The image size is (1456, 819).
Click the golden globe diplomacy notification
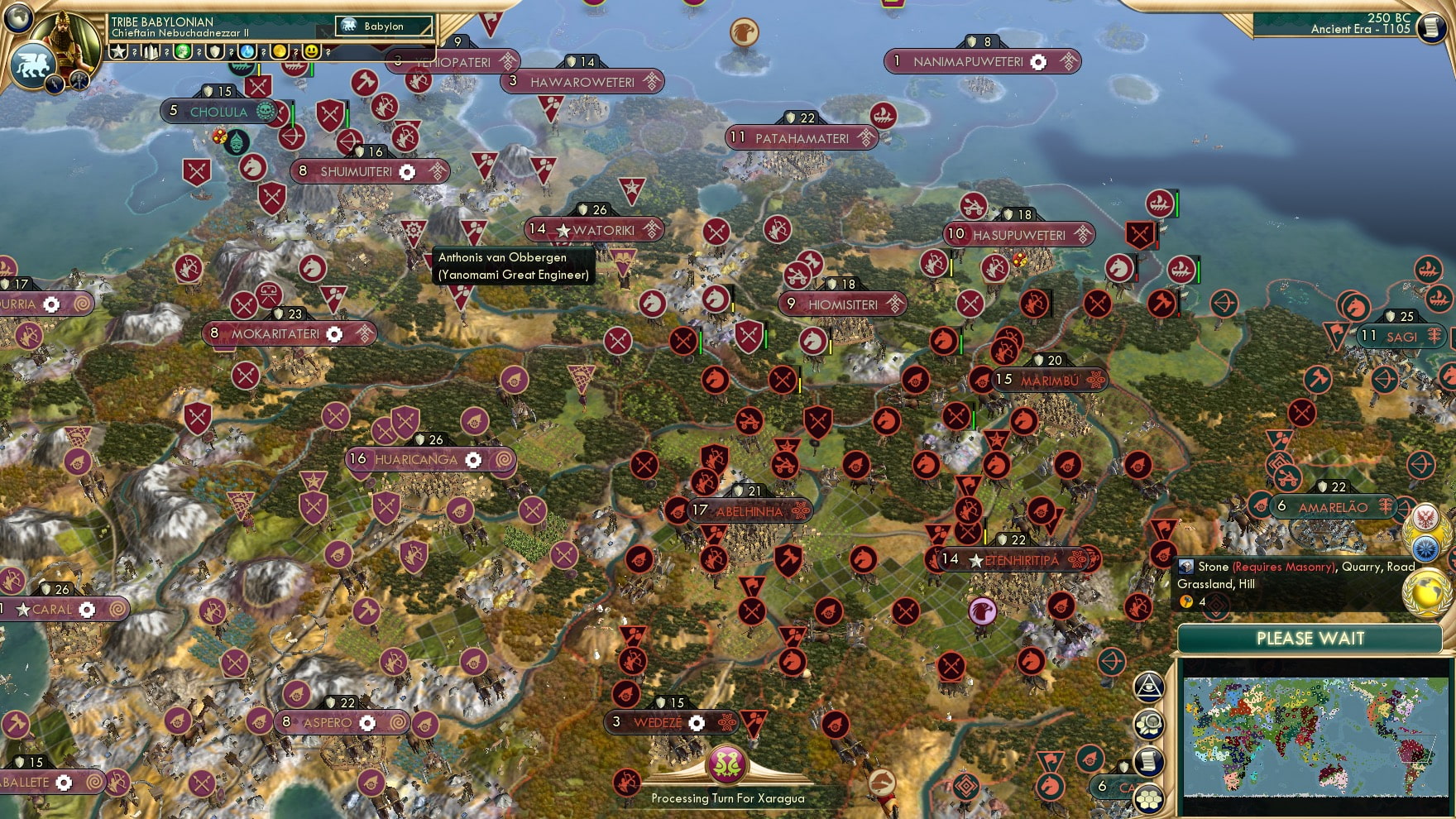[1426, 590]
